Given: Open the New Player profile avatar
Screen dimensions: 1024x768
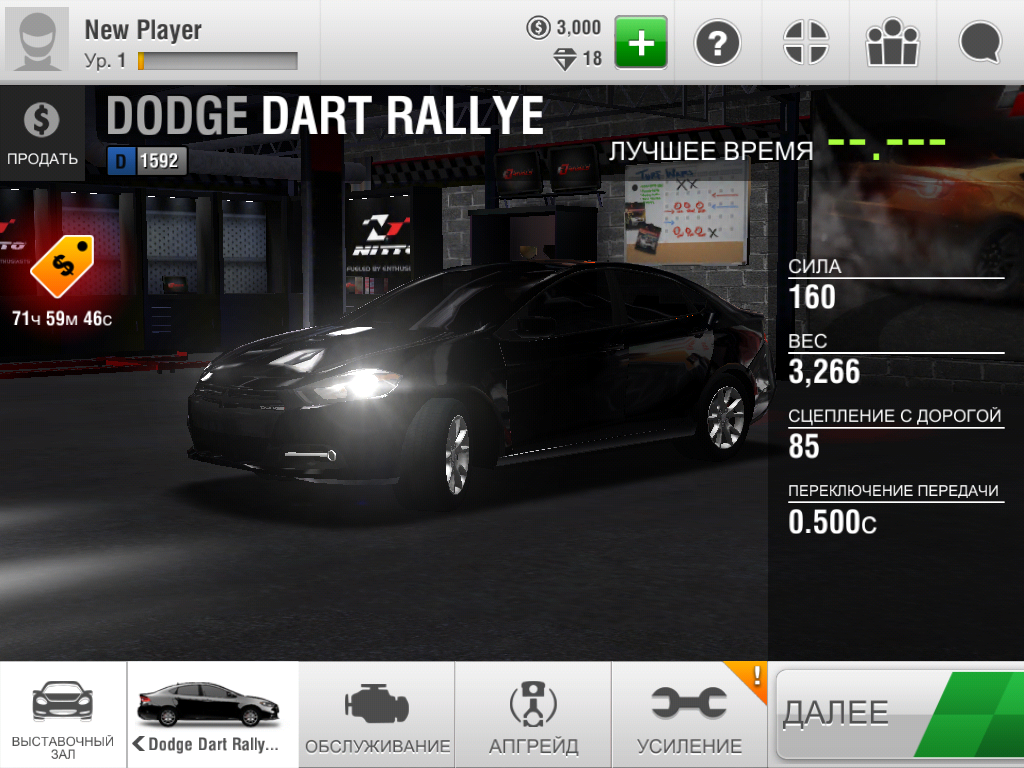Looking at the screenshot, I should point(37,42).
